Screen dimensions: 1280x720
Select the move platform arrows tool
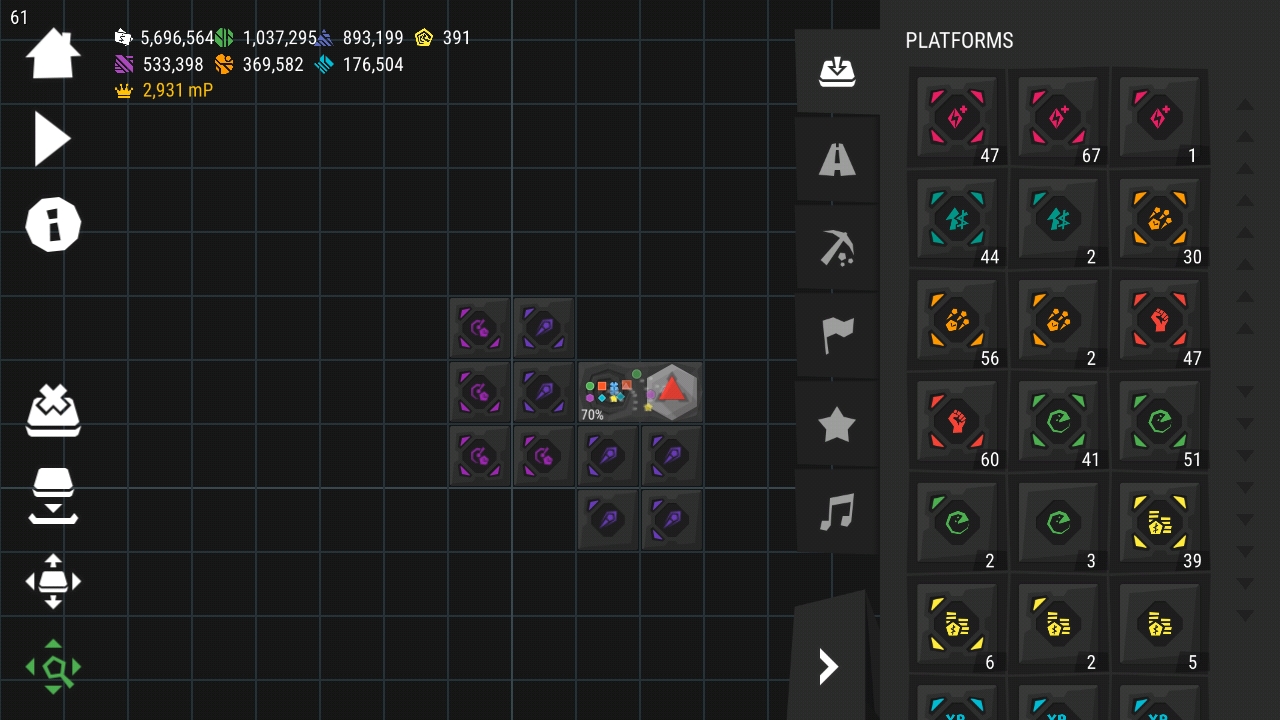(x=53, y=581)
